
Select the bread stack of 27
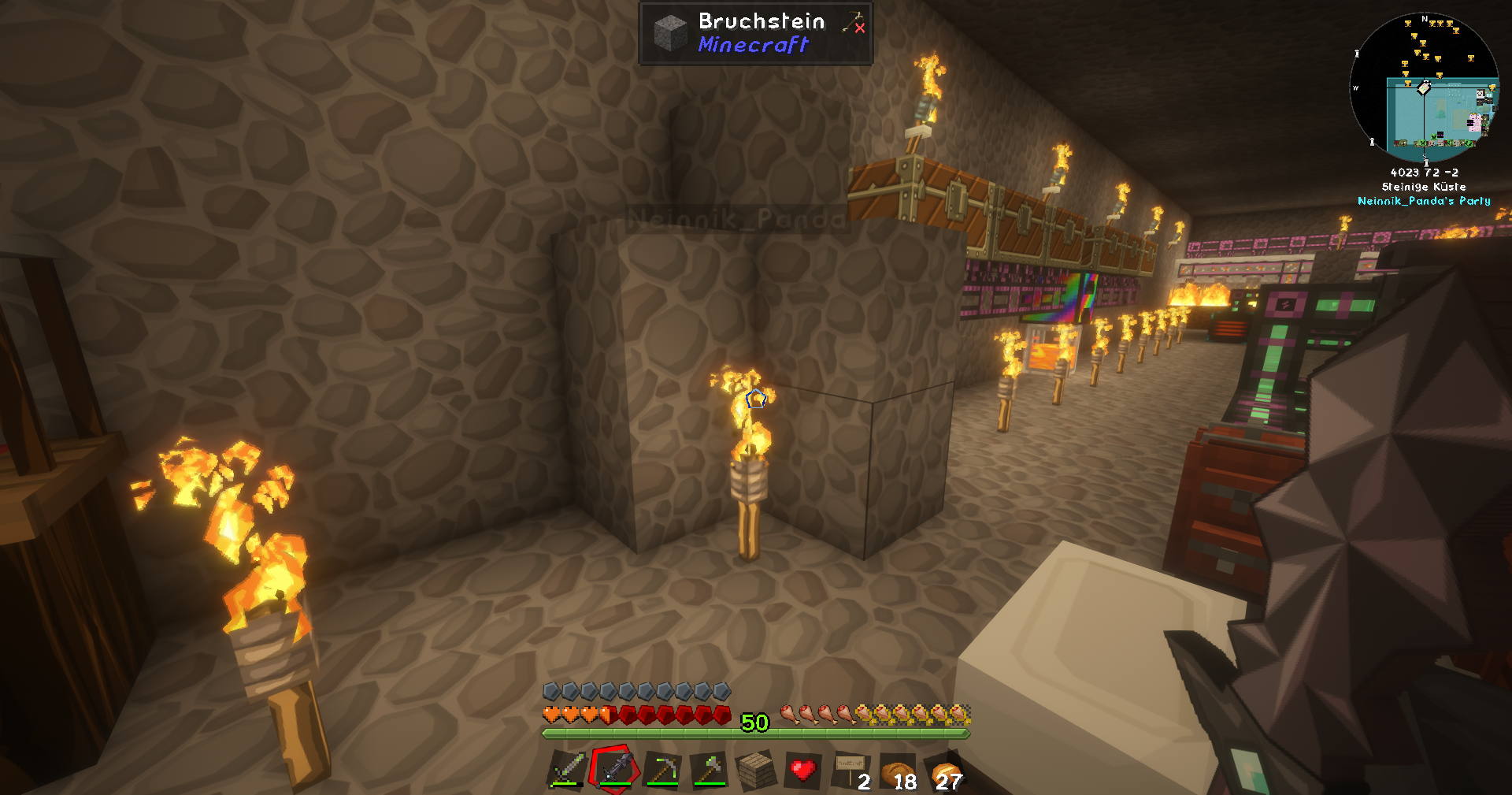click(946, 770)
